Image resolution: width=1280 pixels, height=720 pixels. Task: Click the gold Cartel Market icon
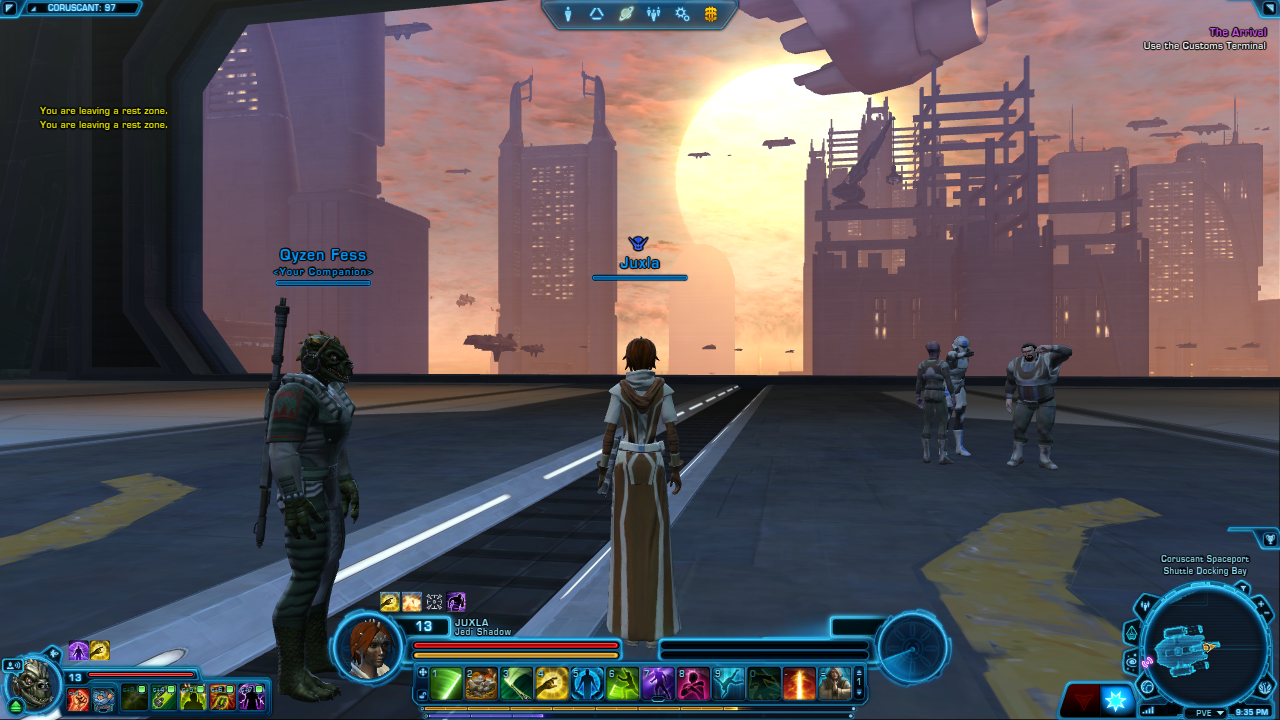pyautogui.click(x=711, y=14)
